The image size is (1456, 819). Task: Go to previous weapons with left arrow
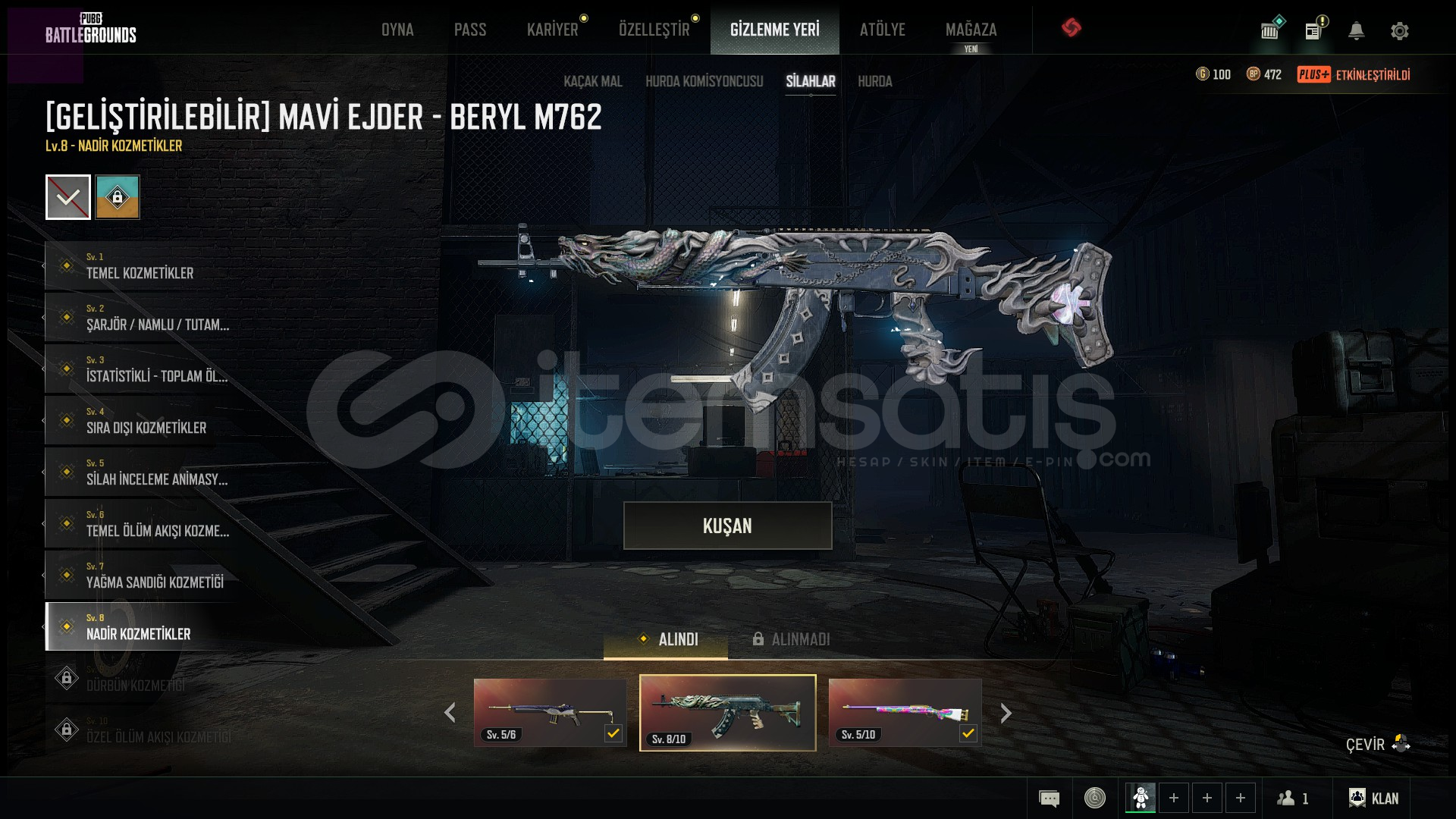click(x=450, y=713)
